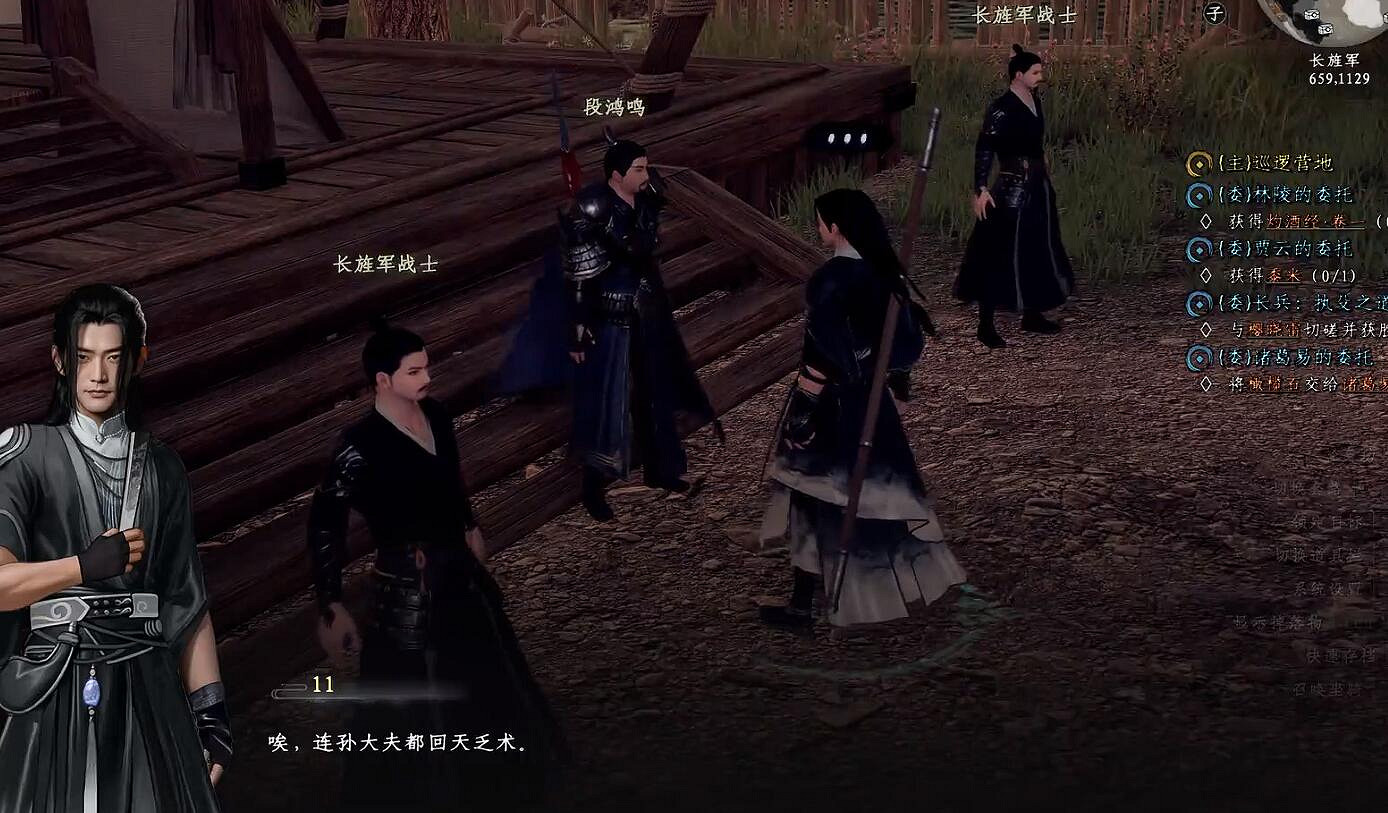Click the golden main quest coin icon

[1198, 163]
